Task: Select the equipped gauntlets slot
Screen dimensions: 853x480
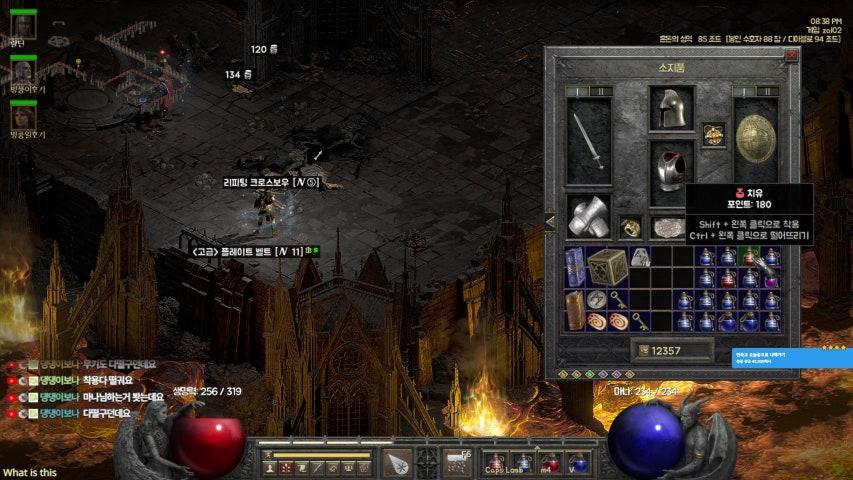Action: (x=588, y=215)
